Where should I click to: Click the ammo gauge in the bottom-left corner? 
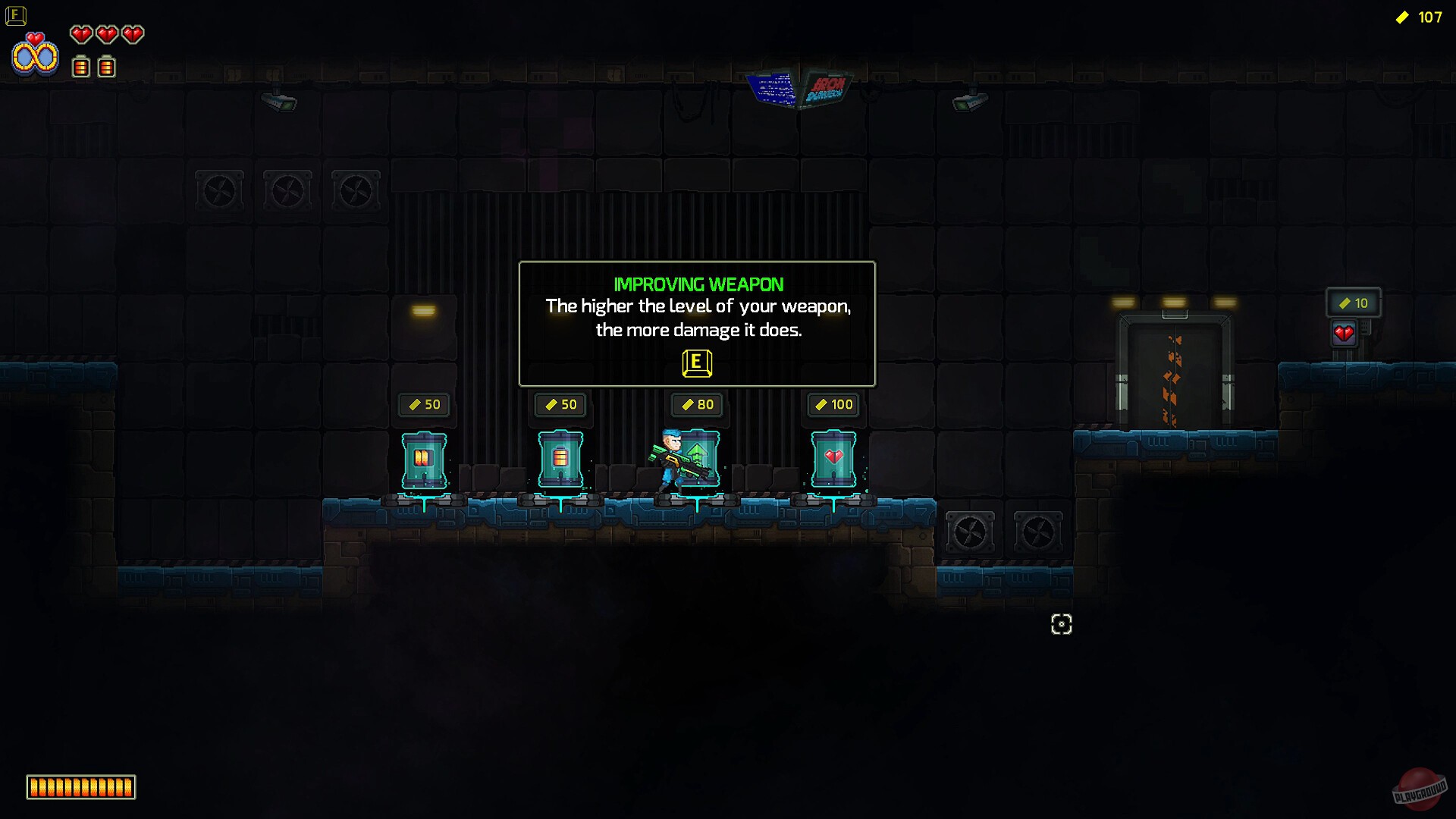click(x=80, y=787)
